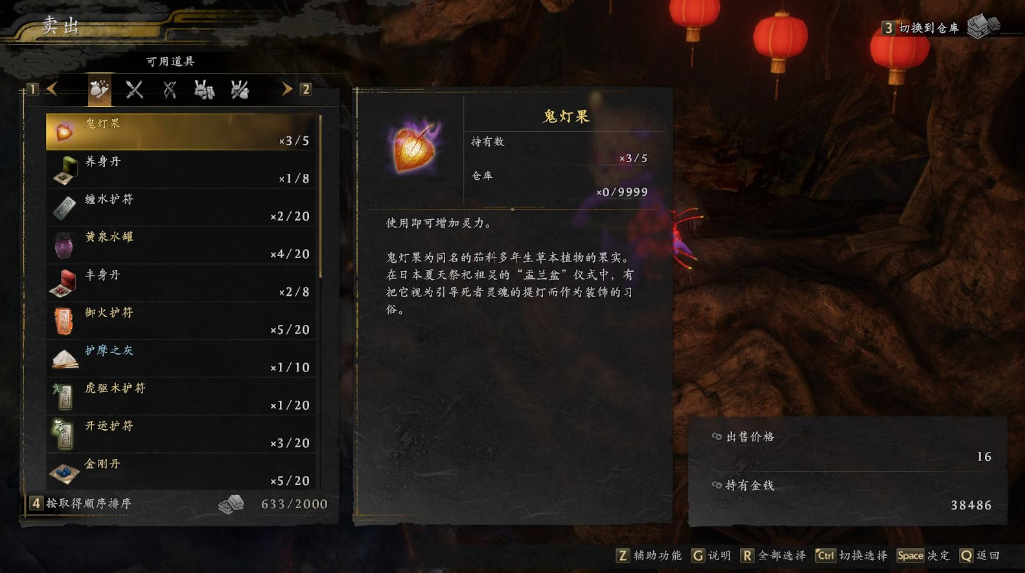Go to the previous category with left arrow

click(52, 89)
